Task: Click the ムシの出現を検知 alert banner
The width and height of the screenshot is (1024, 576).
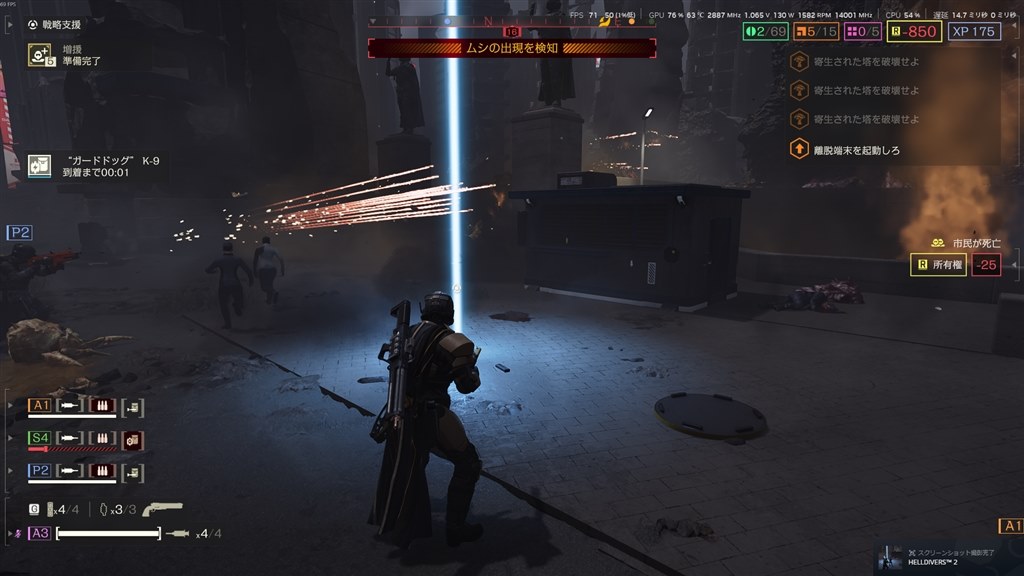Action: pyautogui.click(x=512, y=48)
